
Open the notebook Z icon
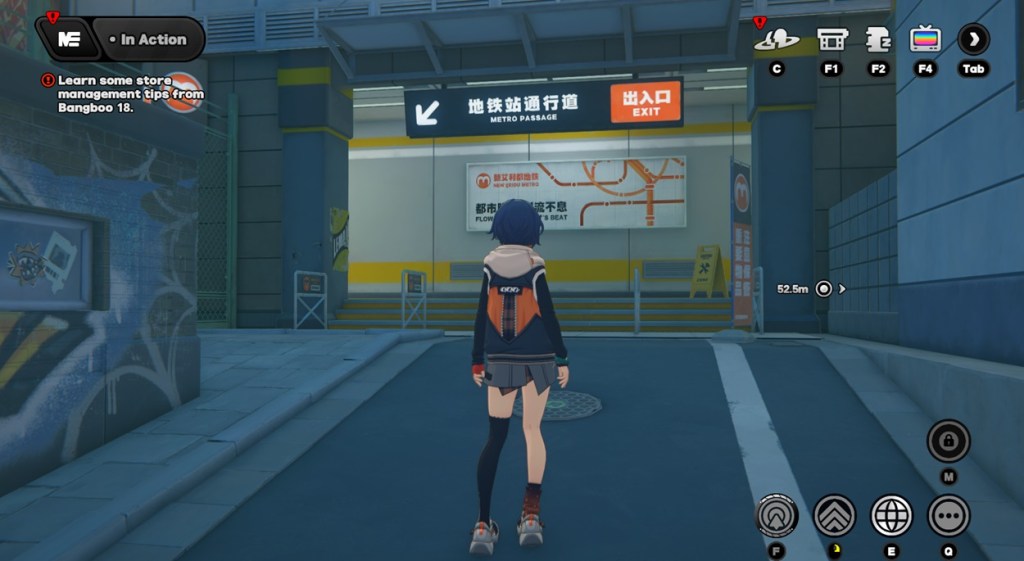[x=878, y=40]
